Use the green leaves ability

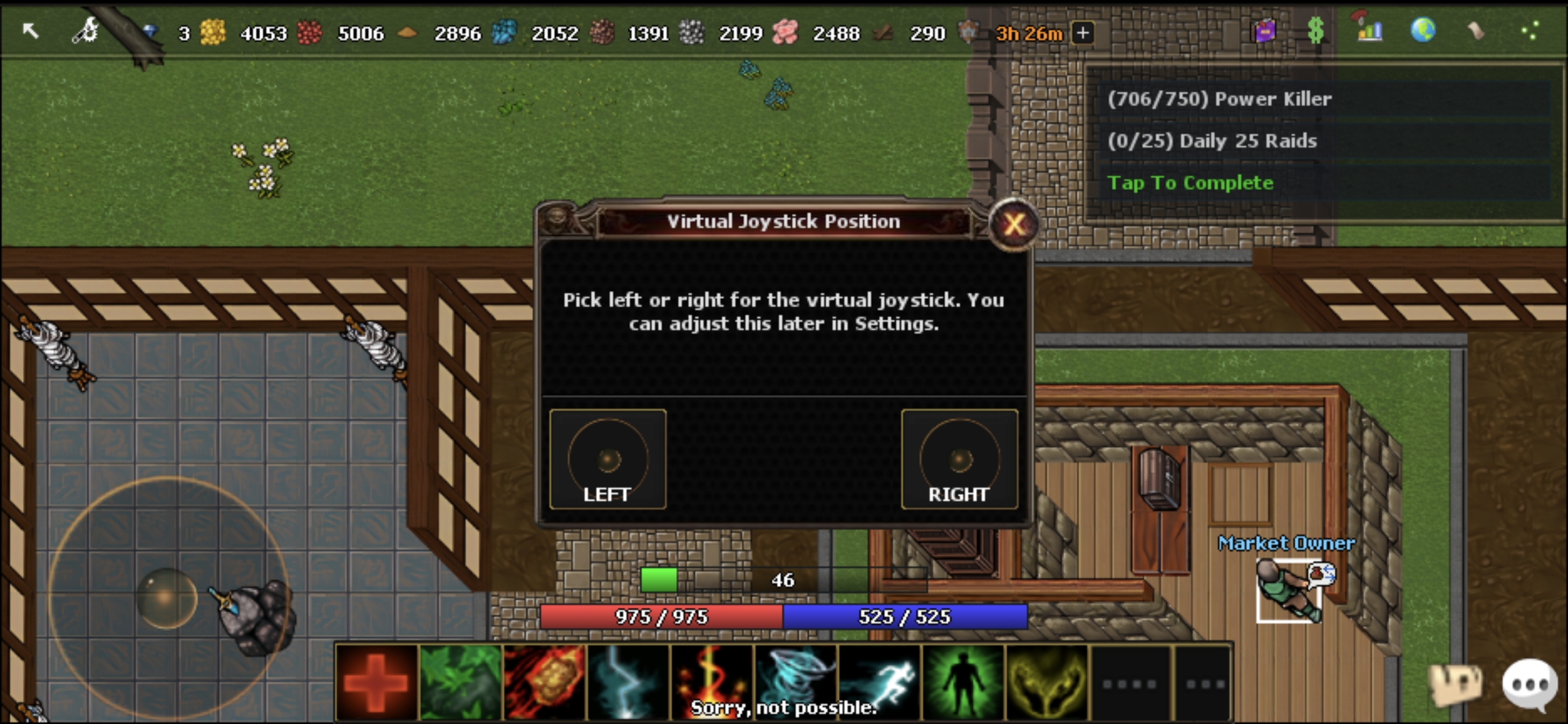460,682
